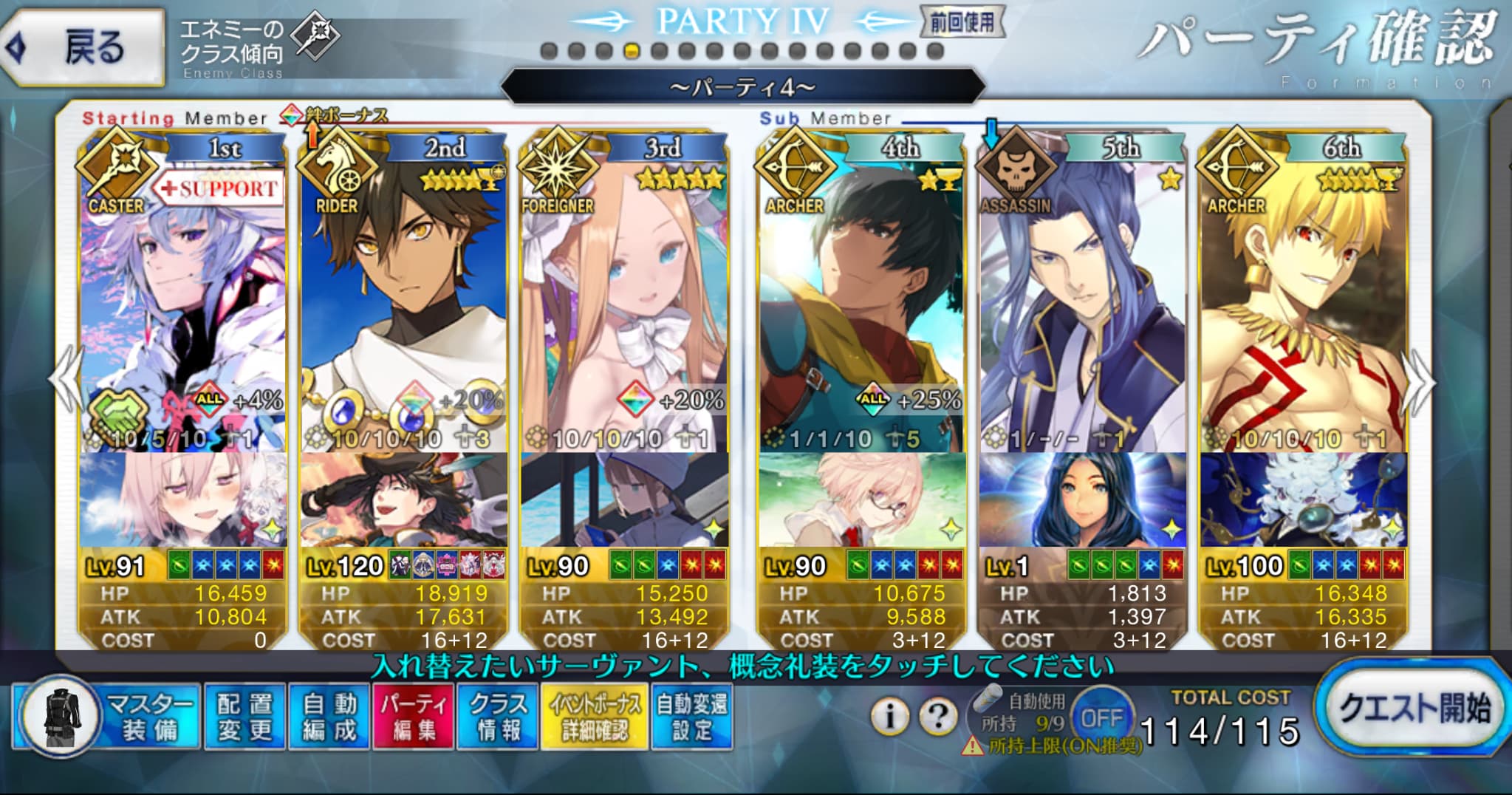Viewport: 1512px width, 795px height.
Task: Open パーティ編集 party edit
Action: click(x=414, y=717)
